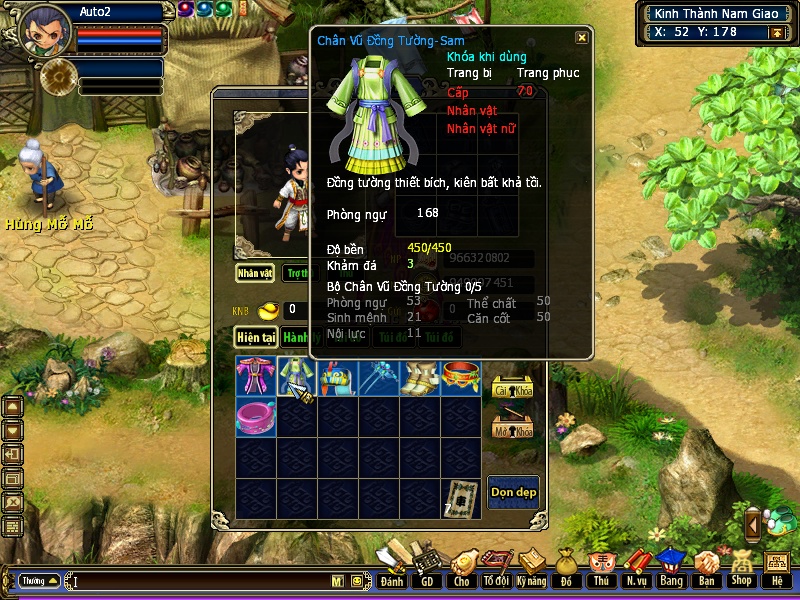Click the chat text input box
Viewport: 800px width, 600px height.
(200, 580)
